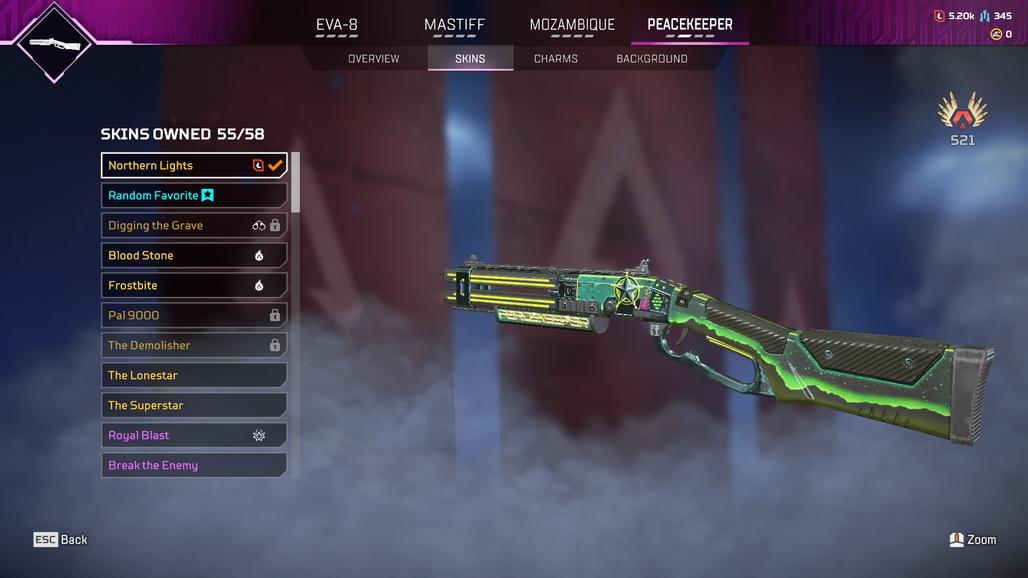Open the Background sub-tab

[x=651, y=59]
